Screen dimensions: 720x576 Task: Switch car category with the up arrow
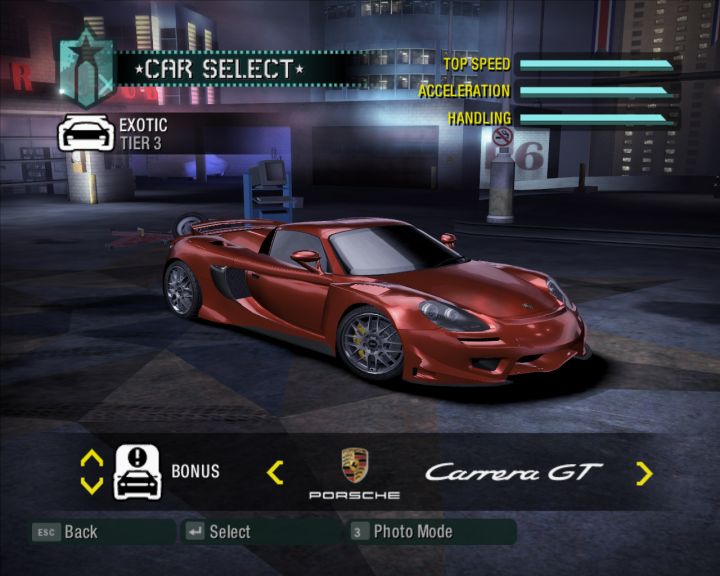click(x=91, y=458)
